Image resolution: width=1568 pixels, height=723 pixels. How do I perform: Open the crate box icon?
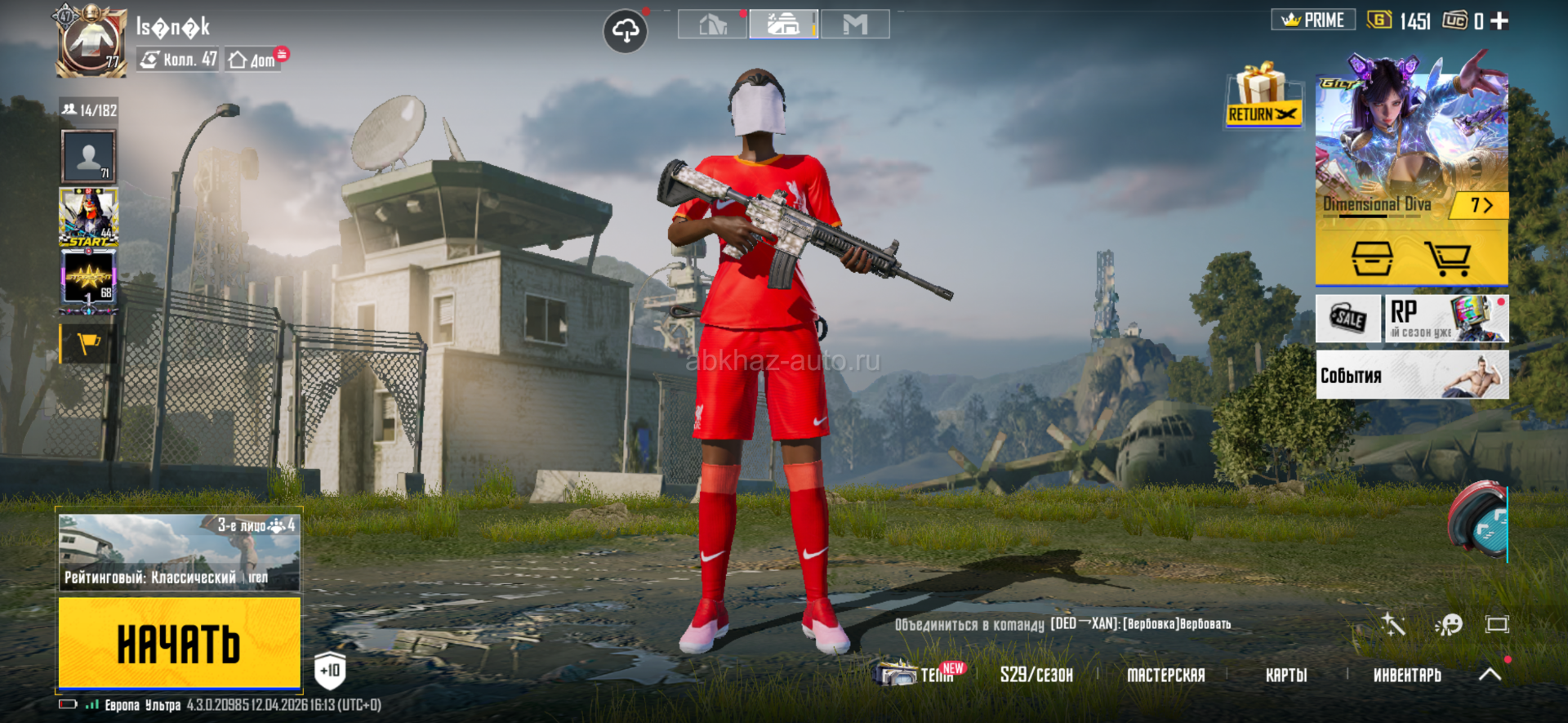point(1372,258)
